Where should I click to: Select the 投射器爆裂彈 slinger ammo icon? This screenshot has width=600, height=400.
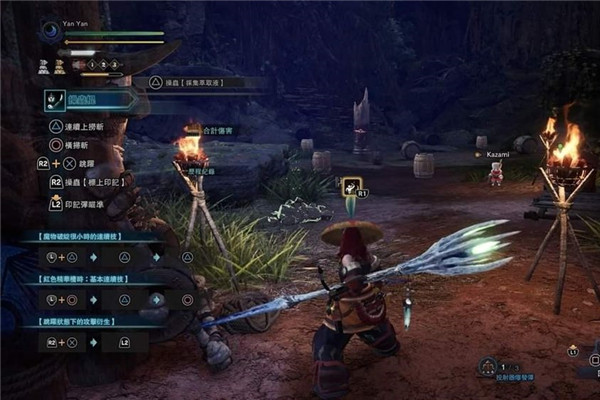click(x=488, y=366)
